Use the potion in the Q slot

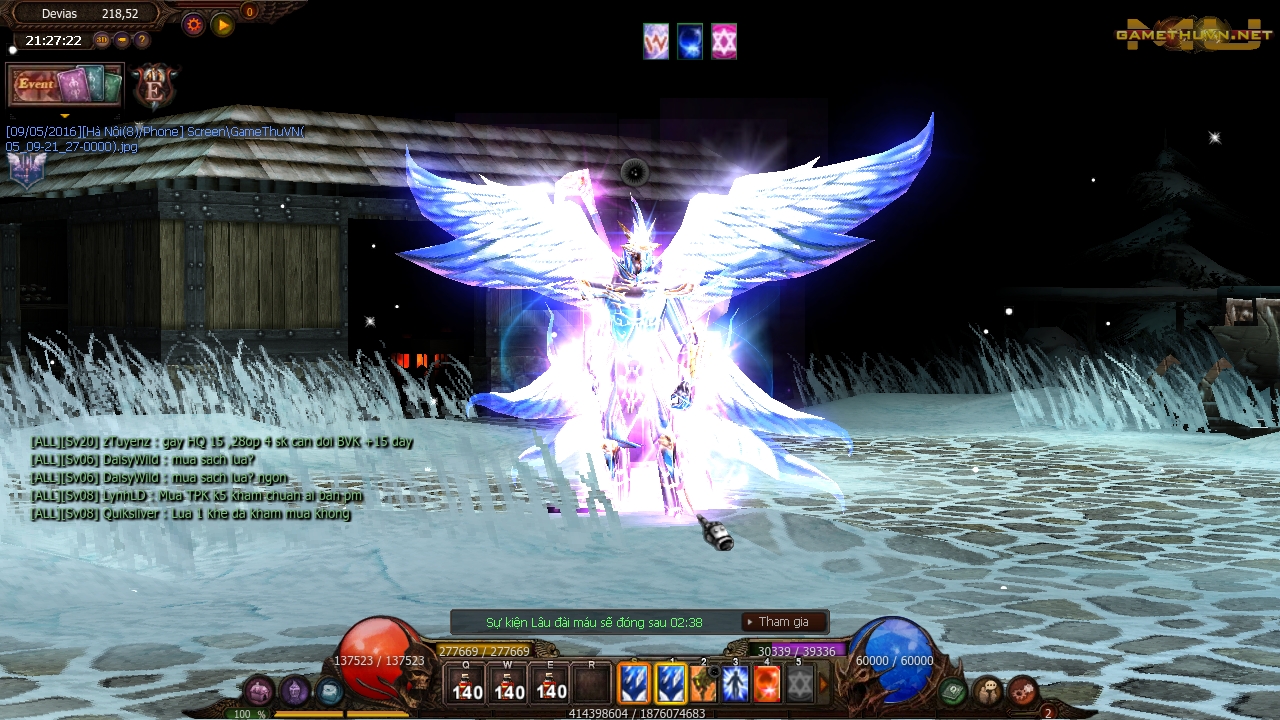tap(467, 684)
